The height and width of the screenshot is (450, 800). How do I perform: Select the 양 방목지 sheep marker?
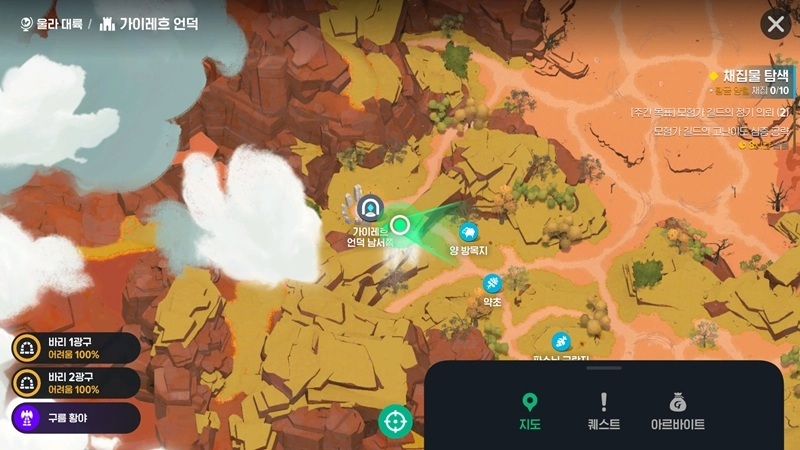click(467, 232)
